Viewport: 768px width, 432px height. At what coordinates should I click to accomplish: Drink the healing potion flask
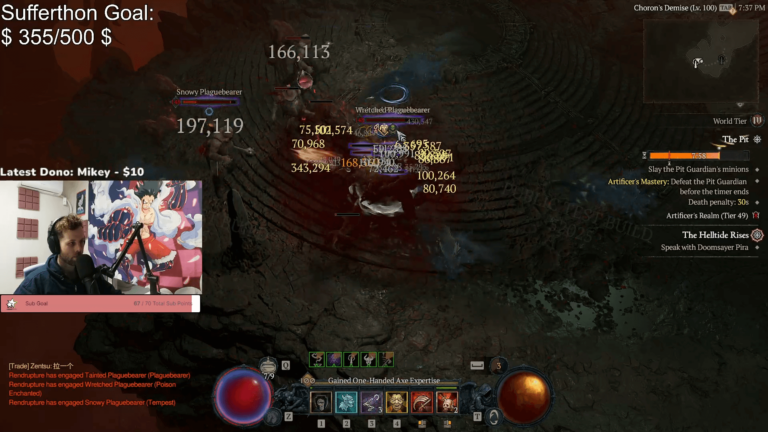pos(268,370)
